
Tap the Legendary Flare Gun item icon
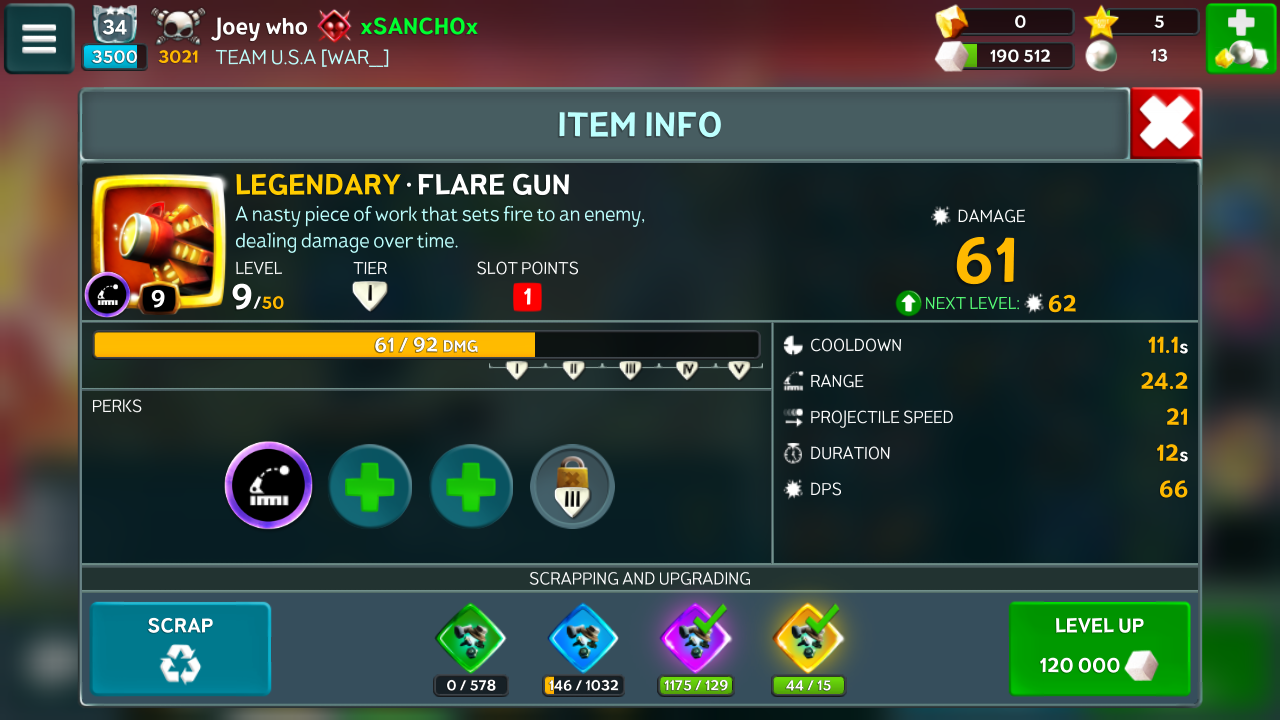(x=157, y=238)
